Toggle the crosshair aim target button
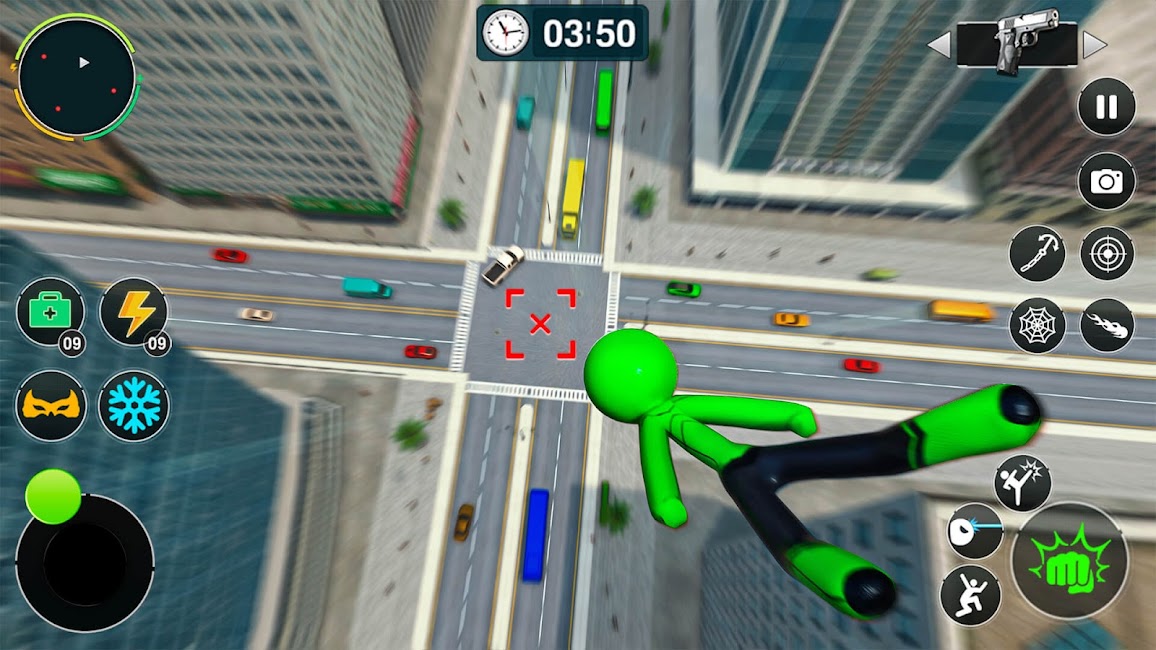1156x650 pixels. coord(1107,253)
